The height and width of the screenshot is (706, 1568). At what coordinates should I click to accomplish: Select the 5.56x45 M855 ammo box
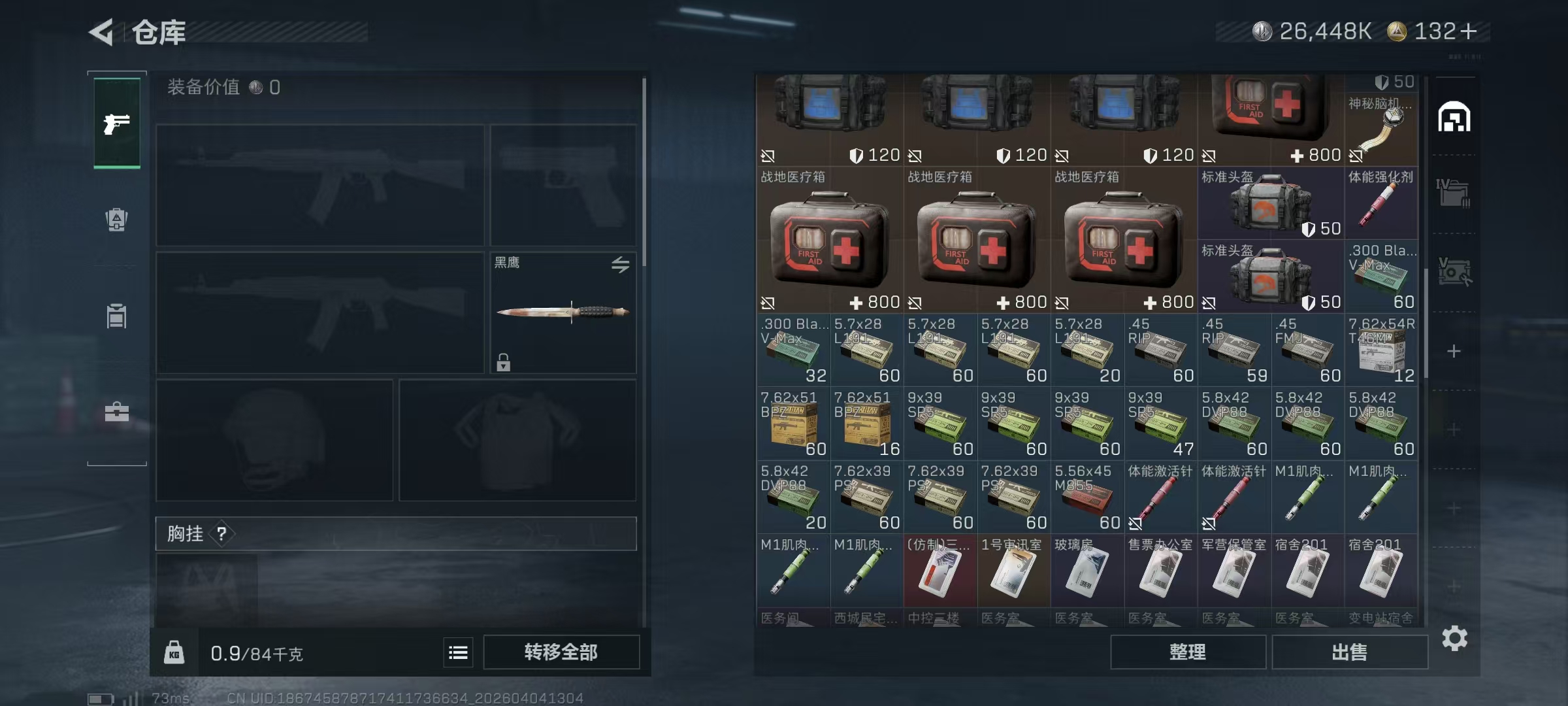1087,497
